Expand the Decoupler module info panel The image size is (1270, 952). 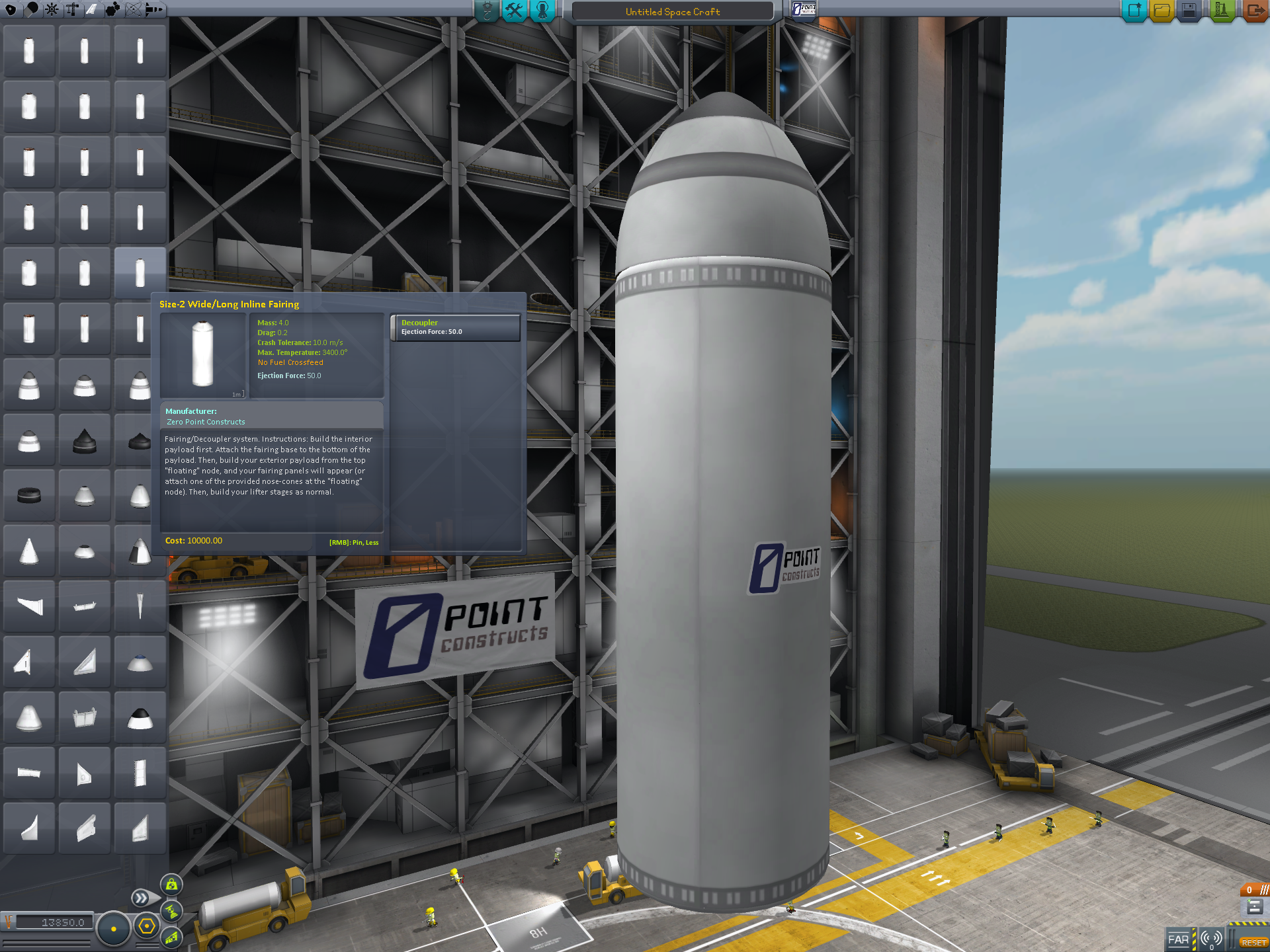point(455,327)
